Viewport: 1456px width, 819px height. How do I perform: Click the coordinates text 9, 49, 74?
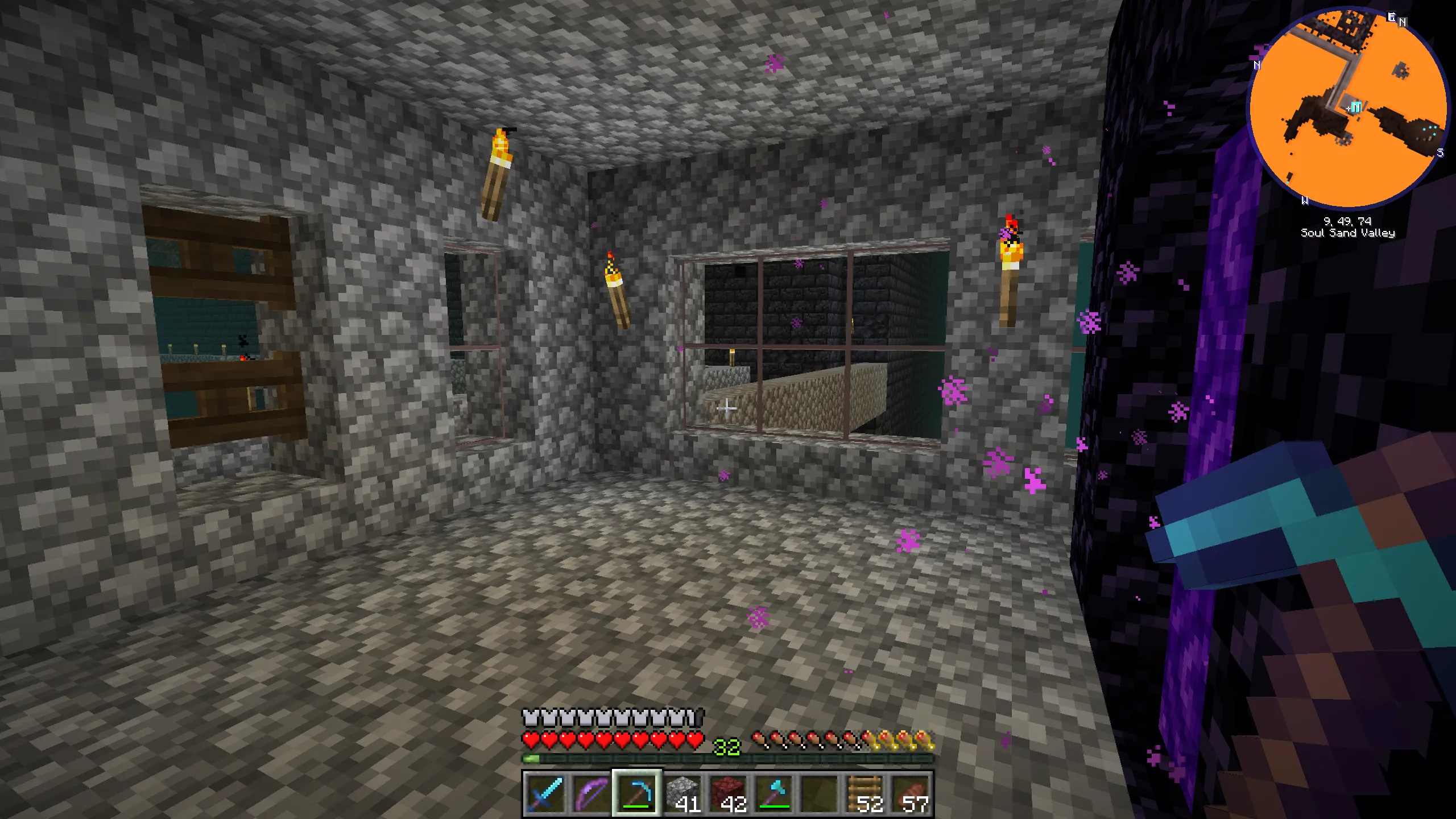pyautogui.click(x=1348, y=221)
